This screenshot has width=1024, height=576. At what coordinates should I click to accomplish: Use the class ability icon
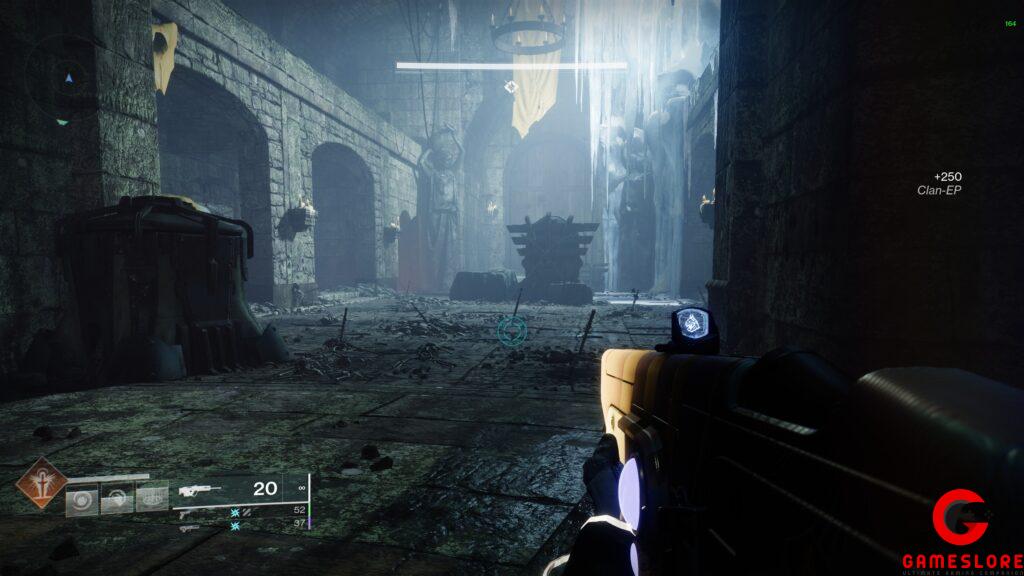tap(152, 497)
